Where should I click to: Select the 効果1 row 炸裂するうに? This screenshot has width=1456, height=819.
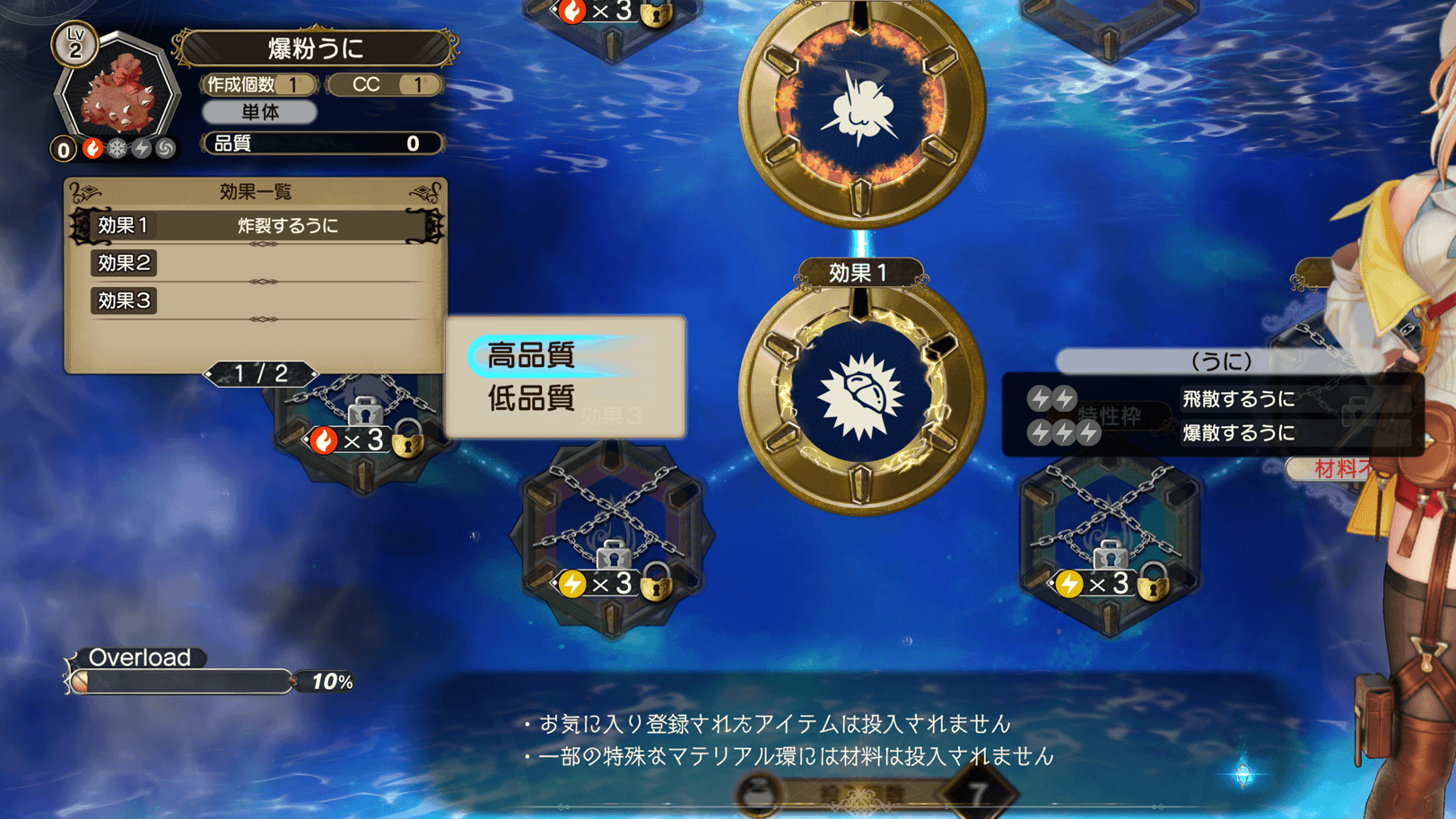[x=257, y=225]
